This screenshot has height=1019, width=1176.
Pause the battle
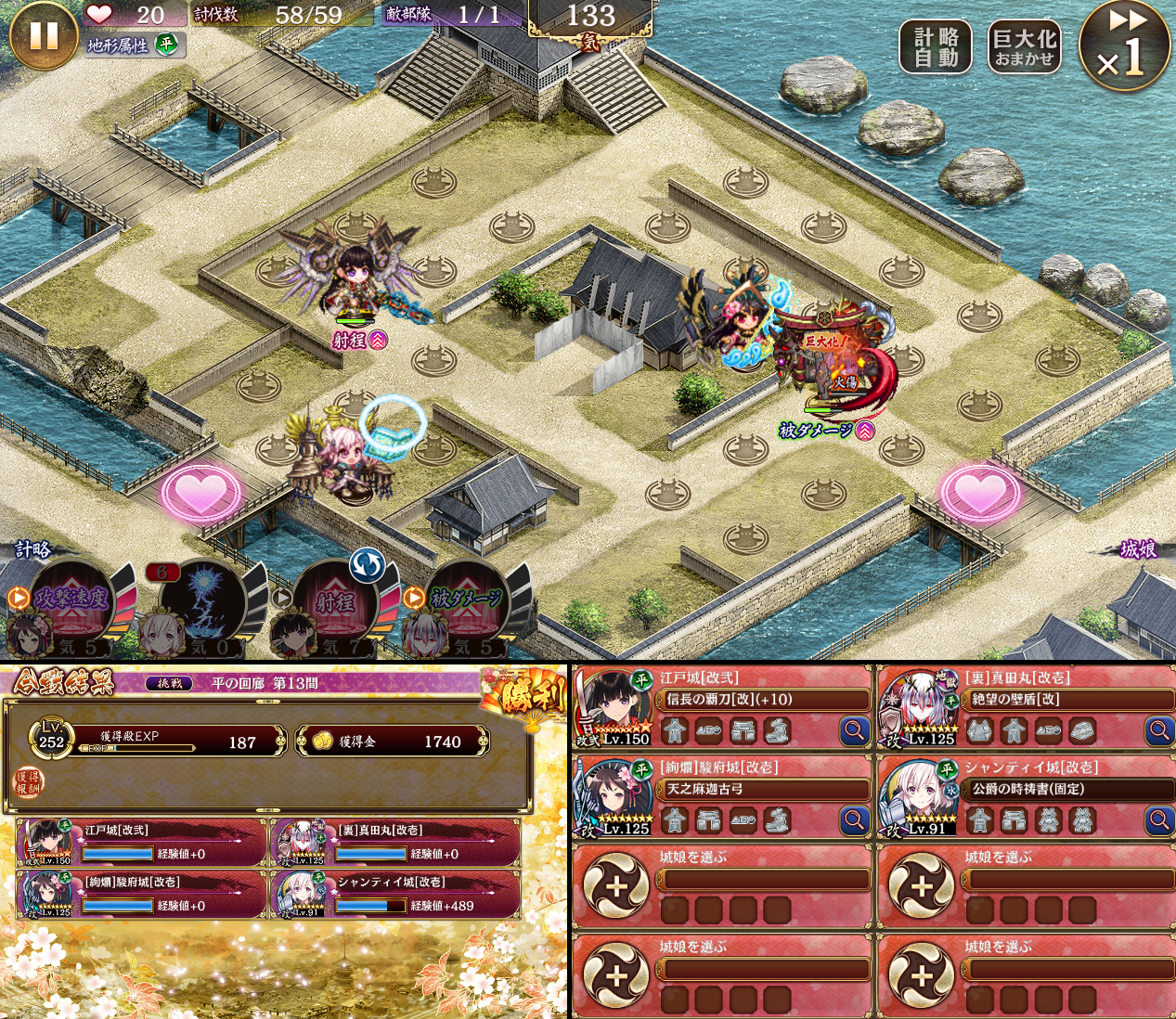(x=43, y=36)
